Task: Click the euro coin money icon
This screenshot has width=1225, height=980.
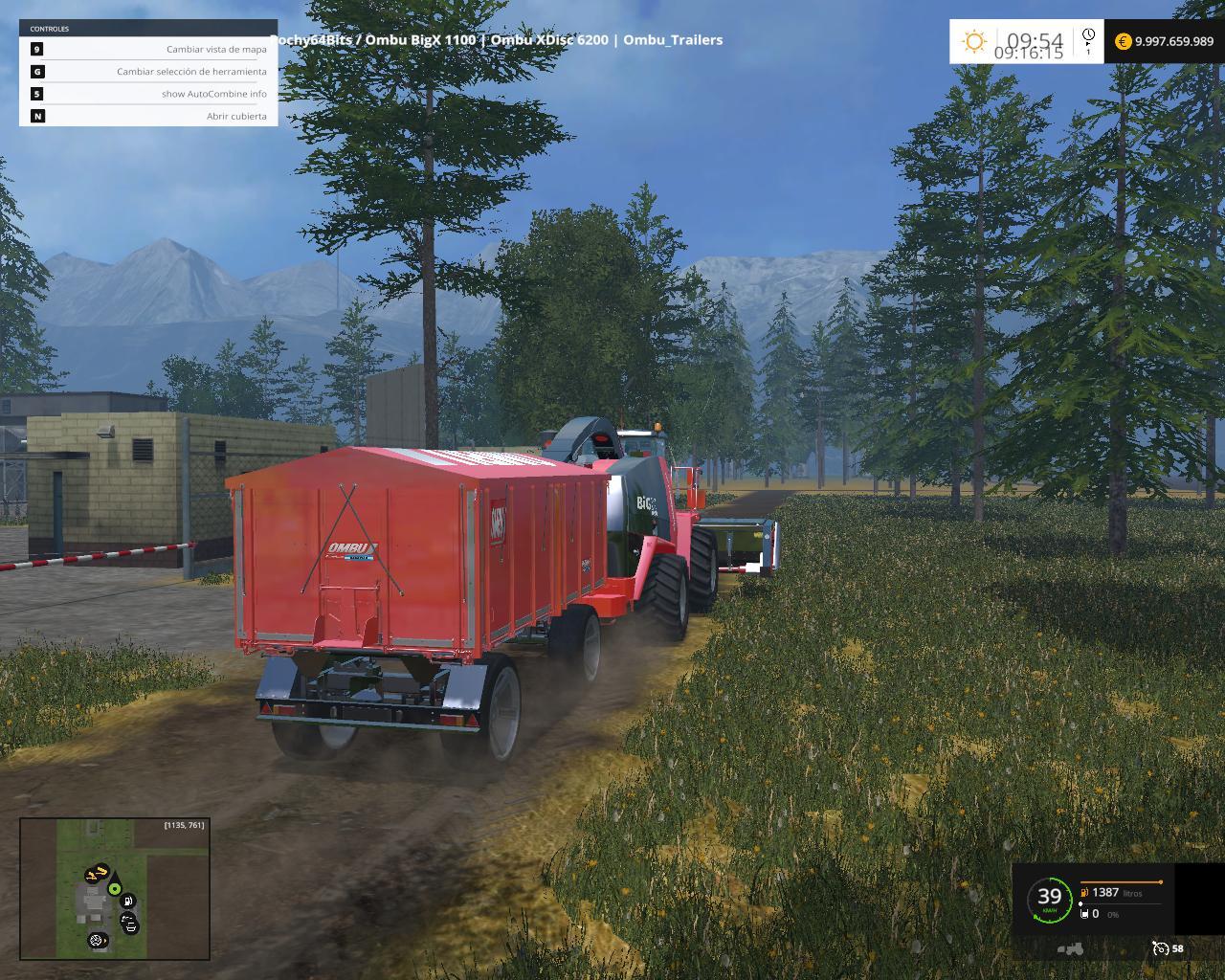Action: [1123, 41]
